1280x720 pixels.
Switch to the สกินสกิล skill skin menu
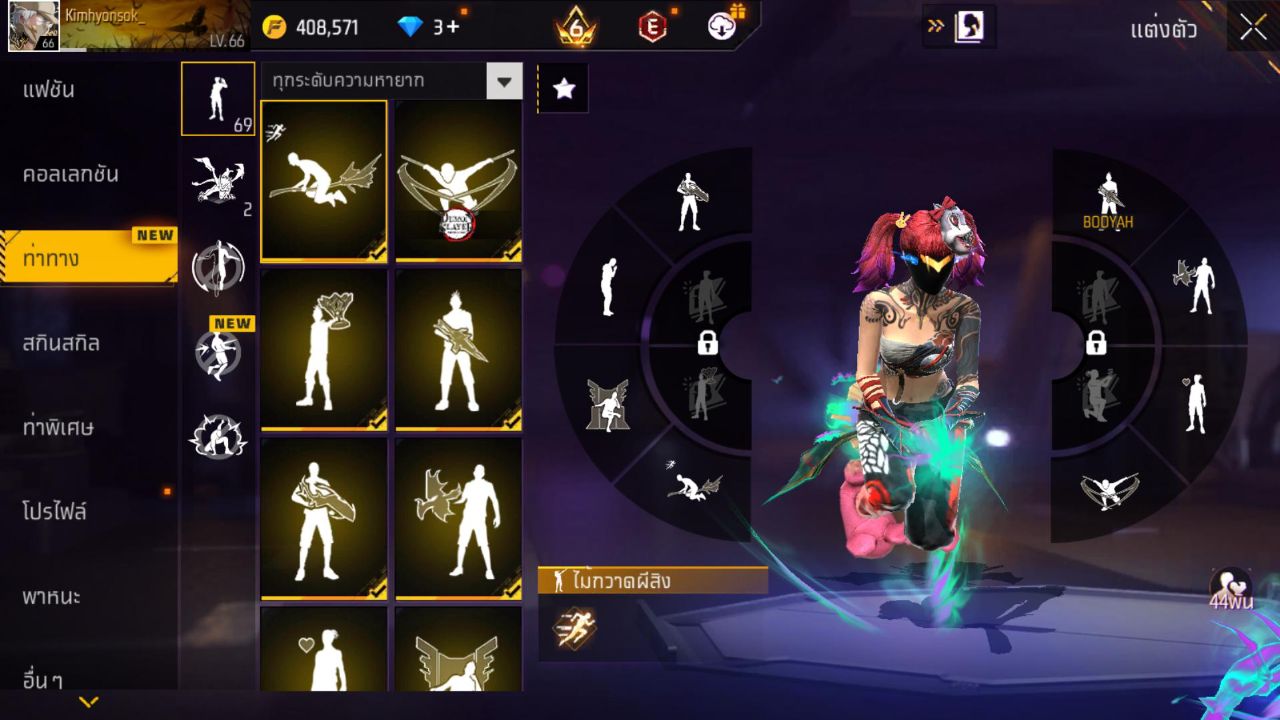62,343
